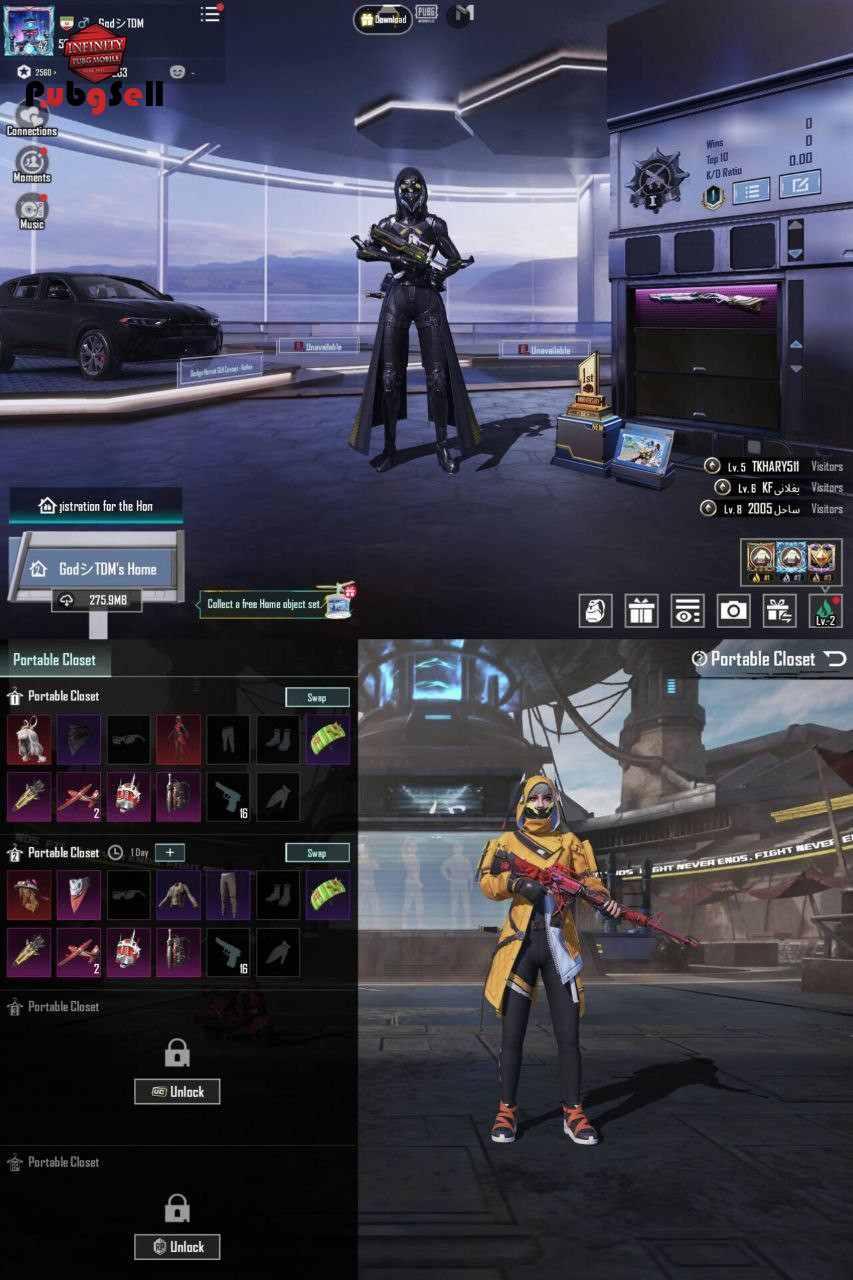The height and width of the screenshot is (1280, 853).
Task: Switch to the Portable Closet tab
Action: coord(55,660)
